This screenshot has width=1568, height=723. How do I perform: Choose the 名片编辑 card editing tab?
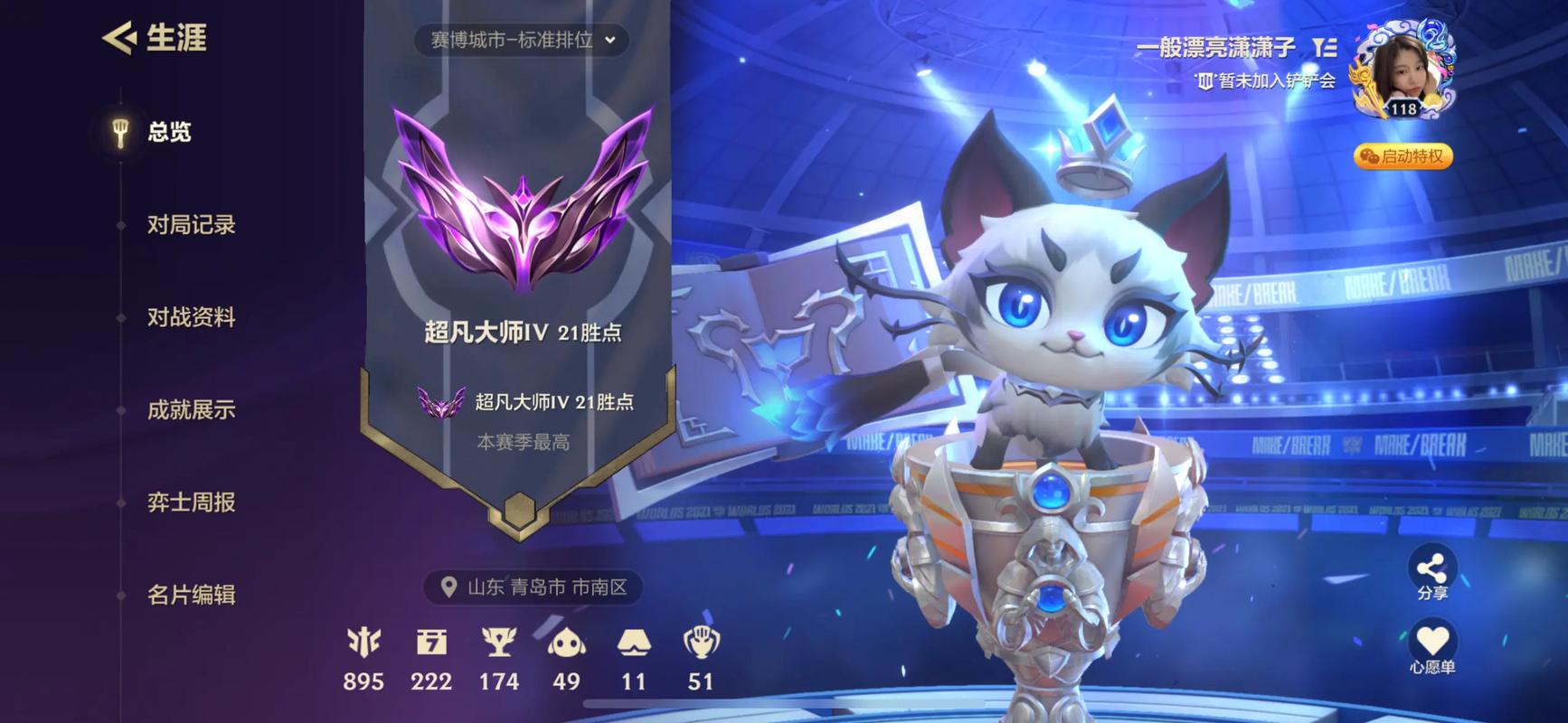tap(191, 595)
